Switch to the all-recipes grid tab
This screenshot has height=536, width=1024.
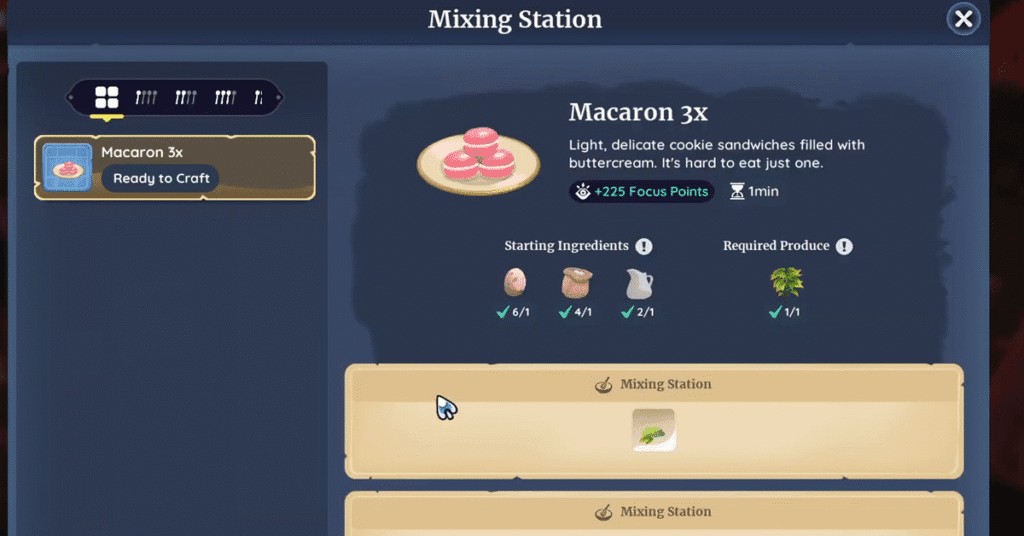click(x=107, y=97)
